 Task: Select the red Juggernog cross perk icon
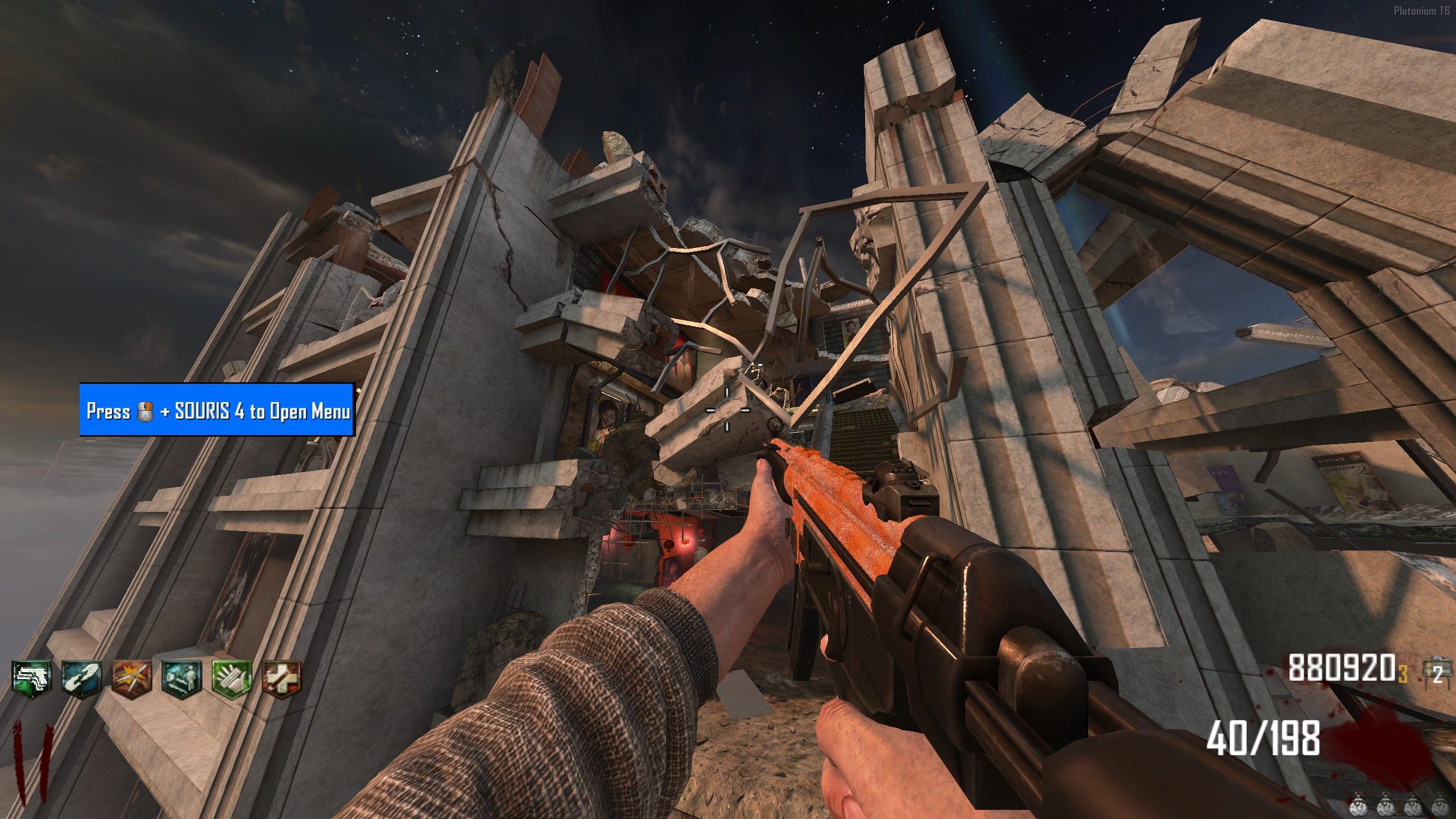tap(281, 679)
